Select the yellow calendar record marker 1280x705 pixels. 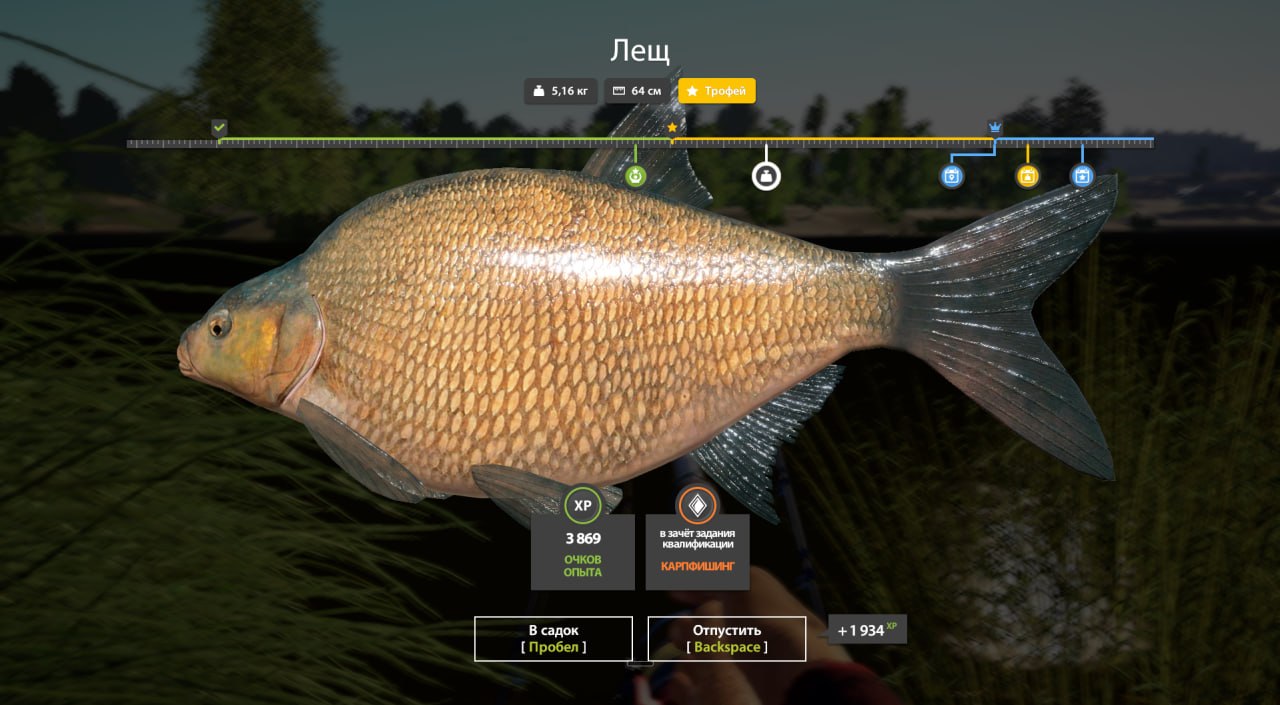click(1027, 176)
